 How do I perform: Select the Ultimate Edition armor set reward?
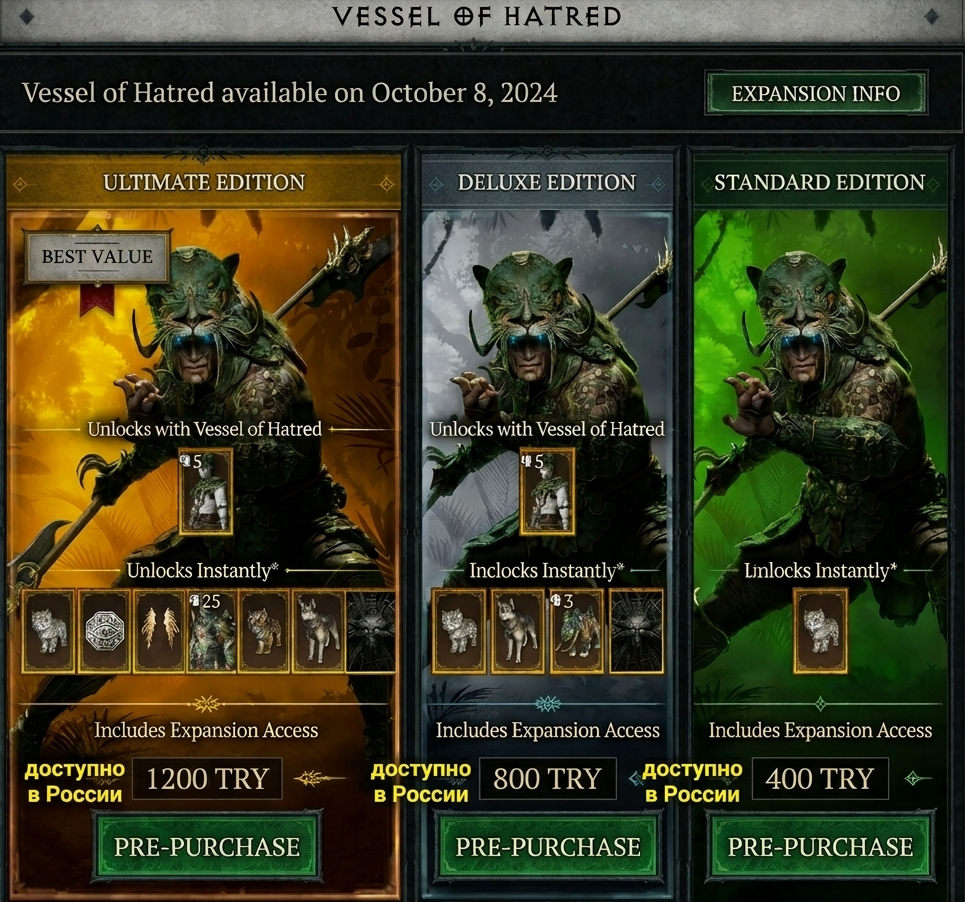206,491
